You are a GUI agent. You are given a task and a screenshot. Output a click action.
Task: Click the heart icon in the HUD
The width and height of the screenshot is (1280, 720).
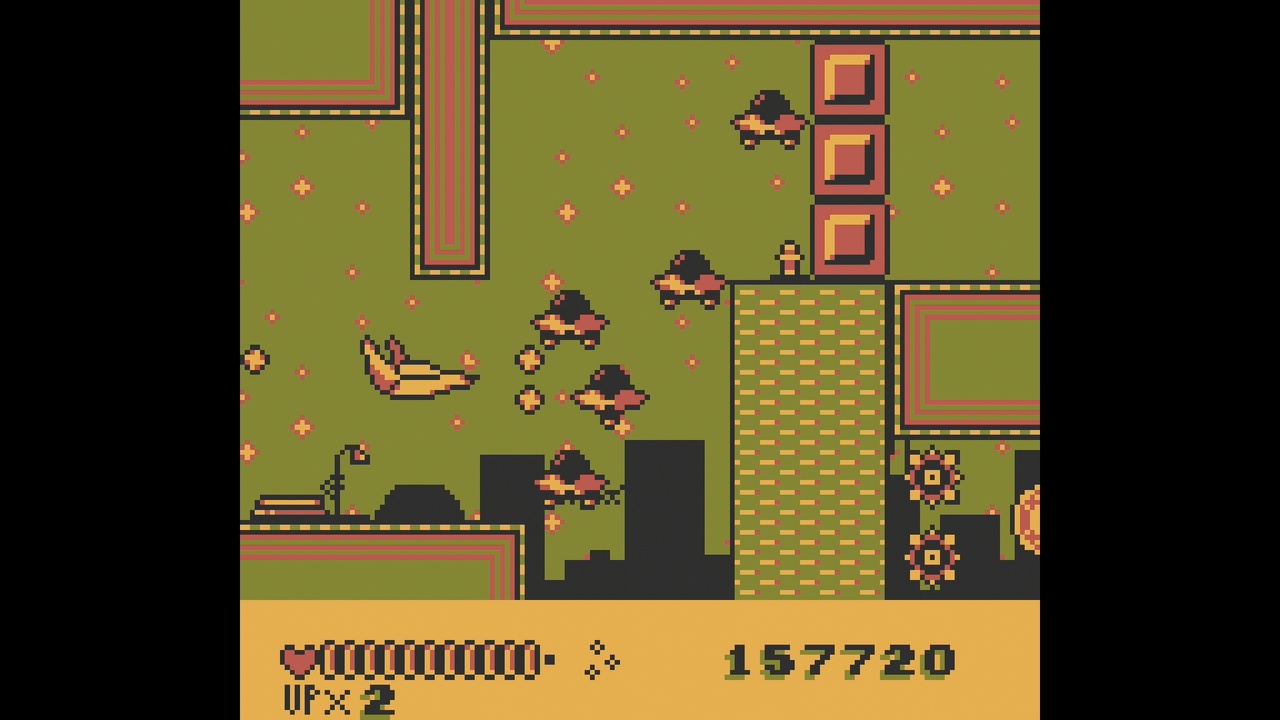click(295, 658)
